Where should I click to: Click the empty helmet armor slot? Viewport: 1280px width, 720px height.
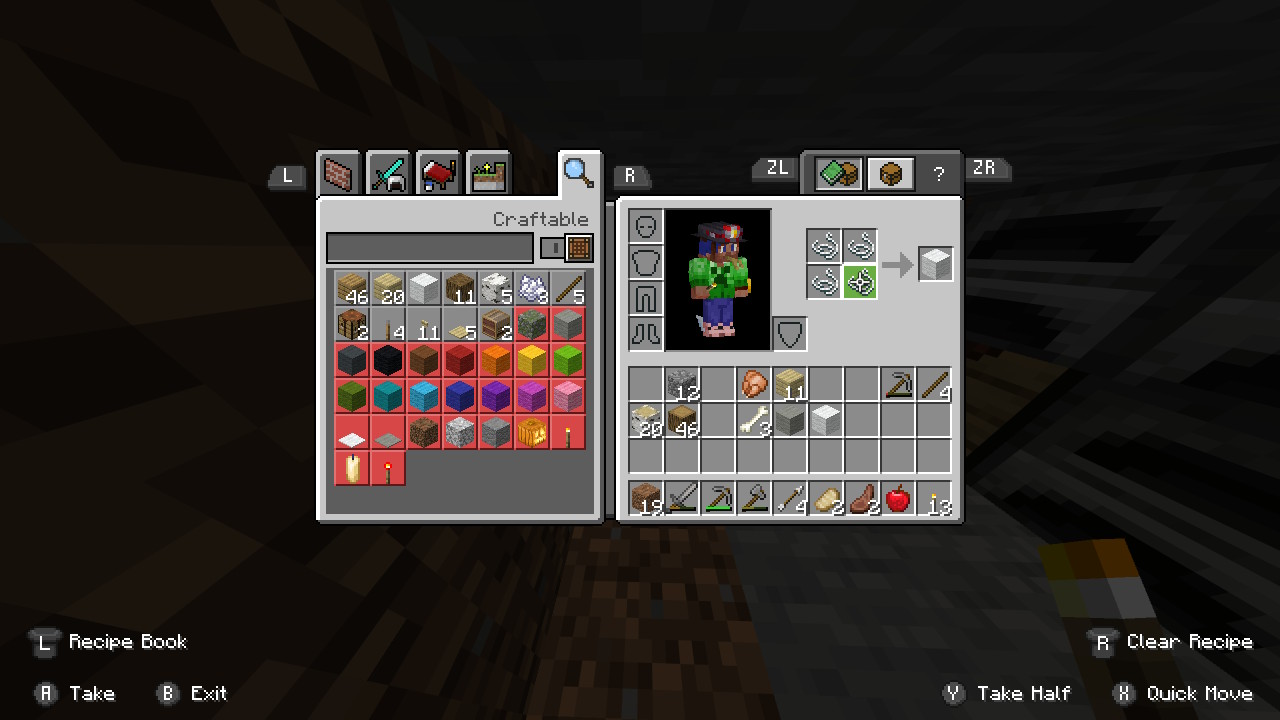[x=646, y=226]
